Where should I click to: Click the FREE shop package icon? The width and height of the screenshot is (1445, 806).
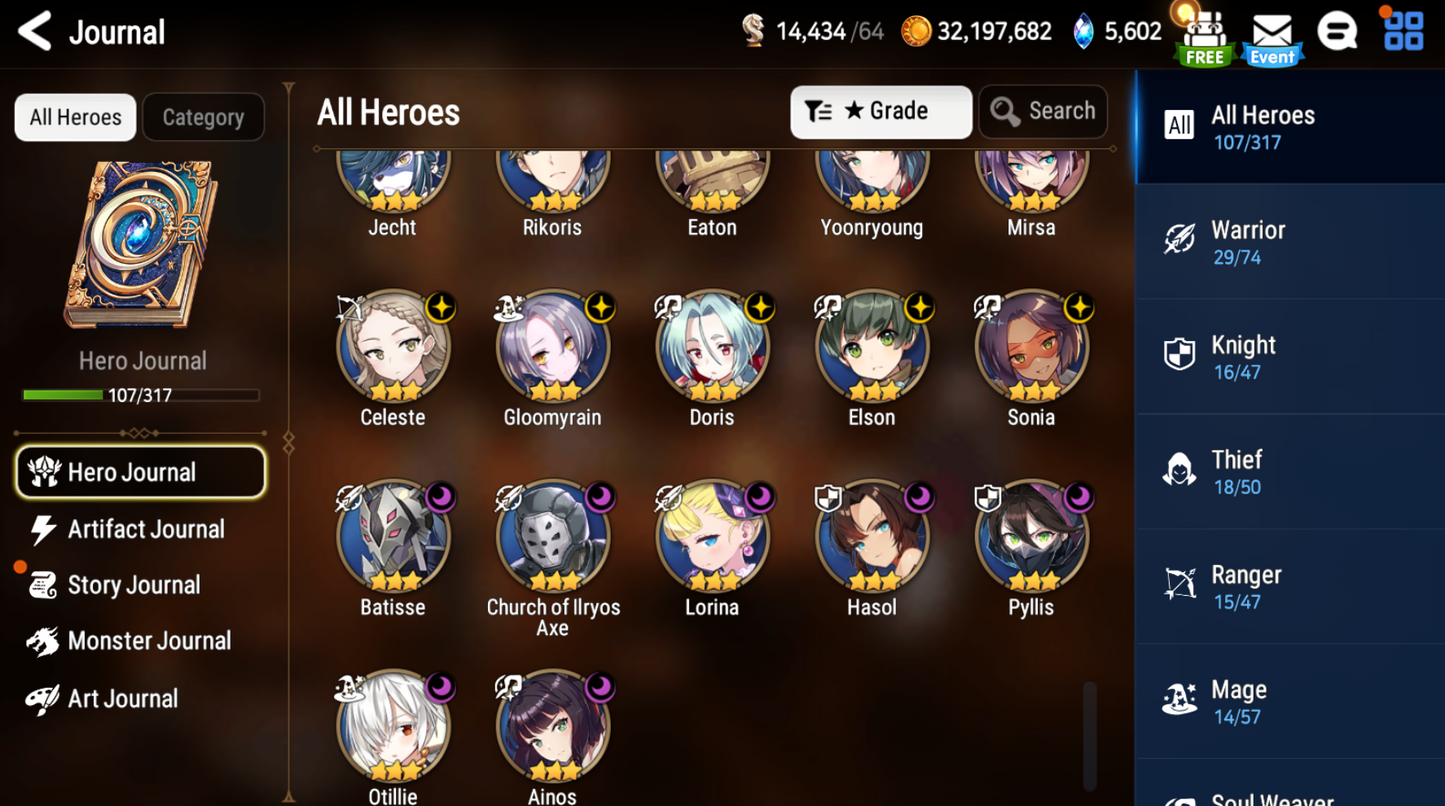1203,30
